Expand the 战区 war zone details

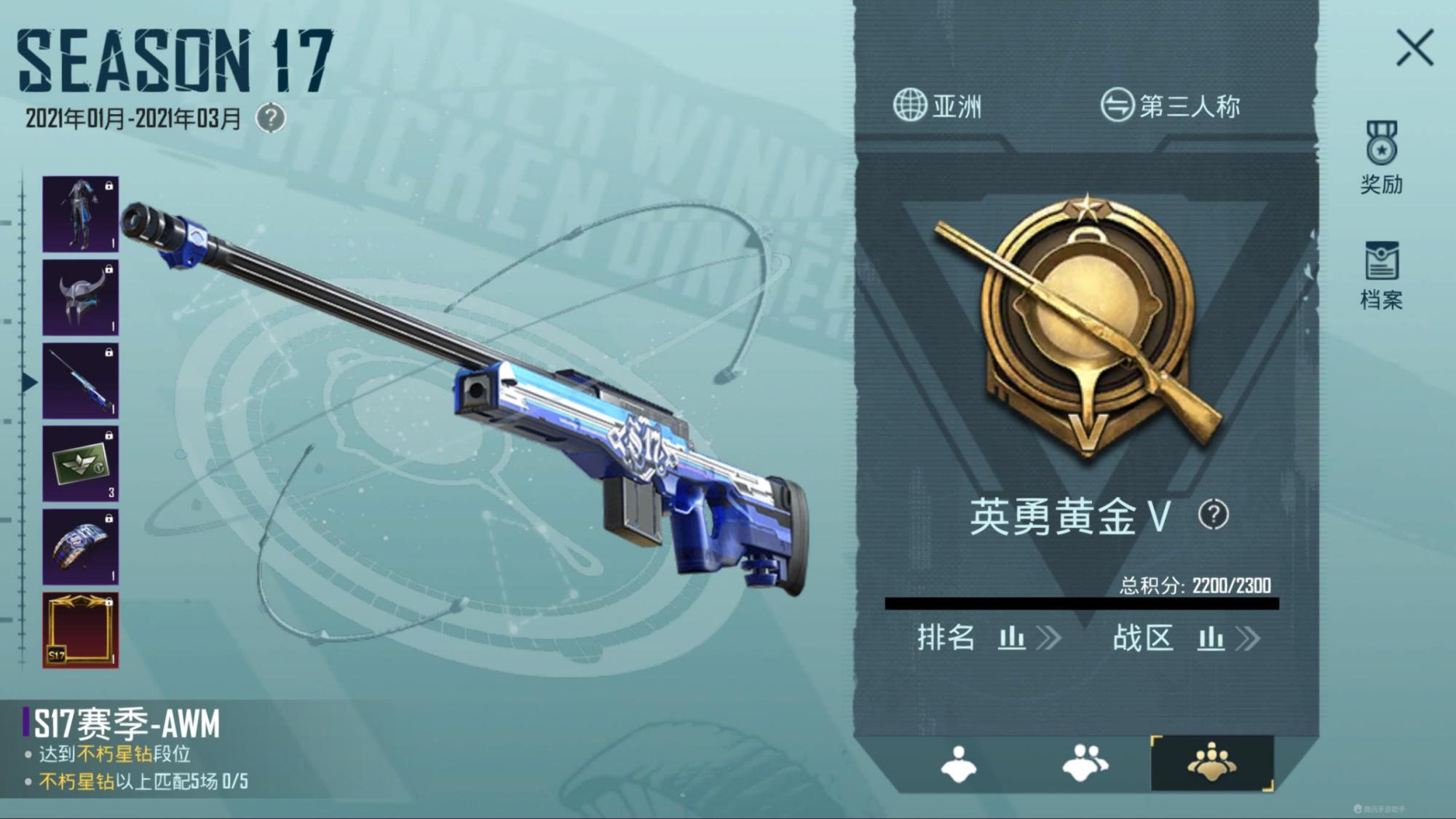click(1250, 638)
